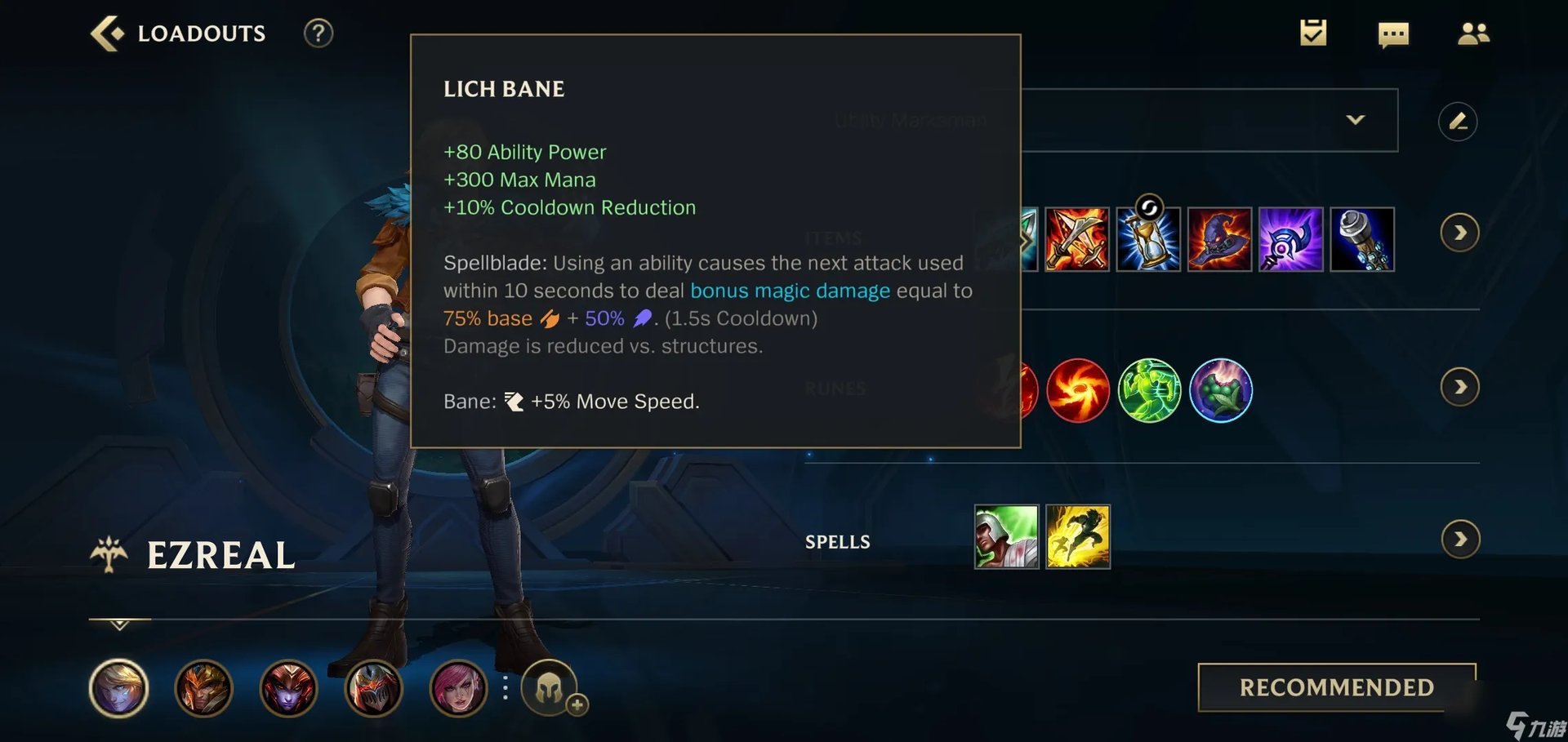Select the Muramana item icon

tap(1362, 239)
